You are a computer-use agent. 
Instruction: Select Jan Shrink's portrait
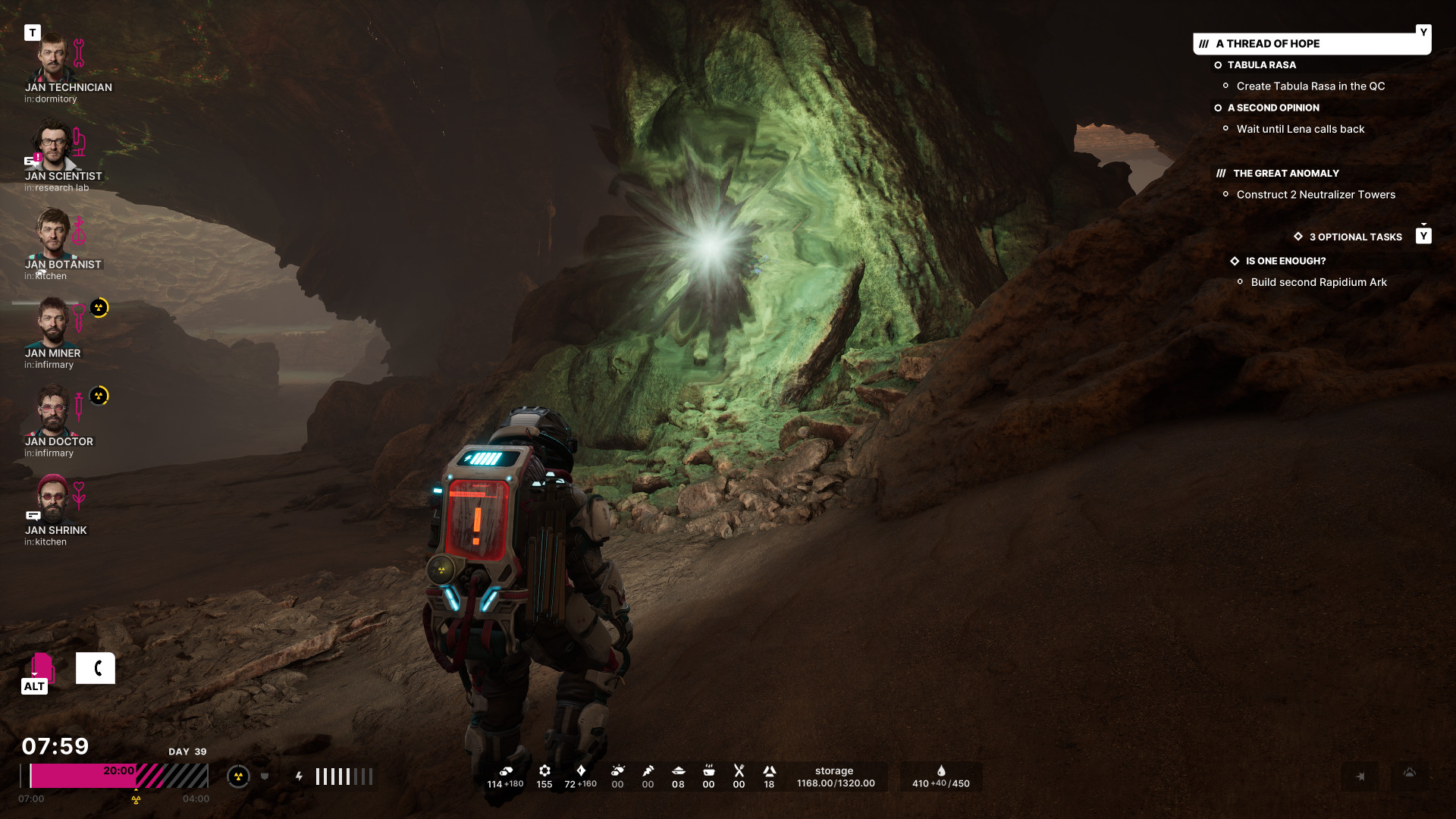tap(52, 499)
